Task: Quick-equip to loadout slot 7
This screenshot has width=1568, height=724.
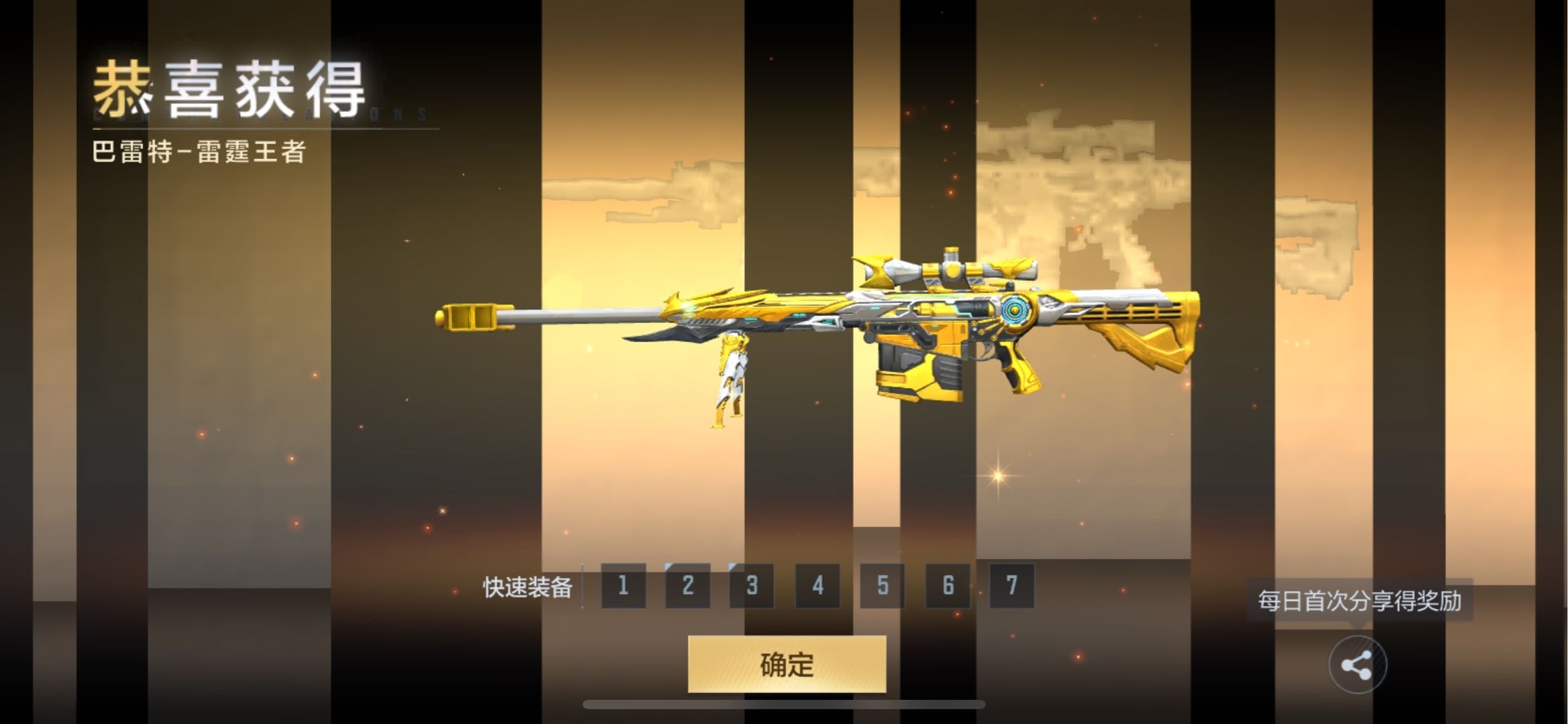Action: tap(1011, 586)
